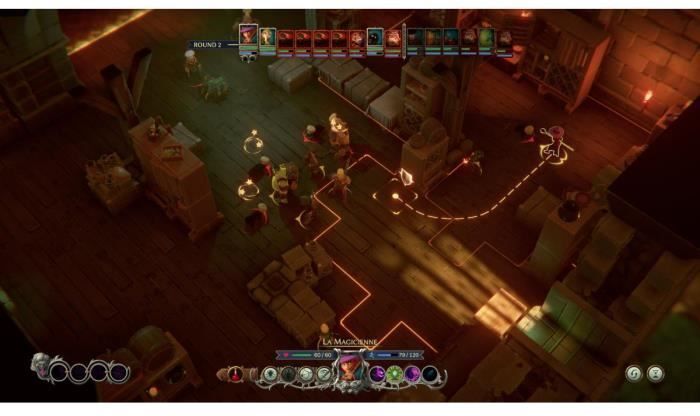Select the black hooded figure turn portrait

[x=375, y=40]
